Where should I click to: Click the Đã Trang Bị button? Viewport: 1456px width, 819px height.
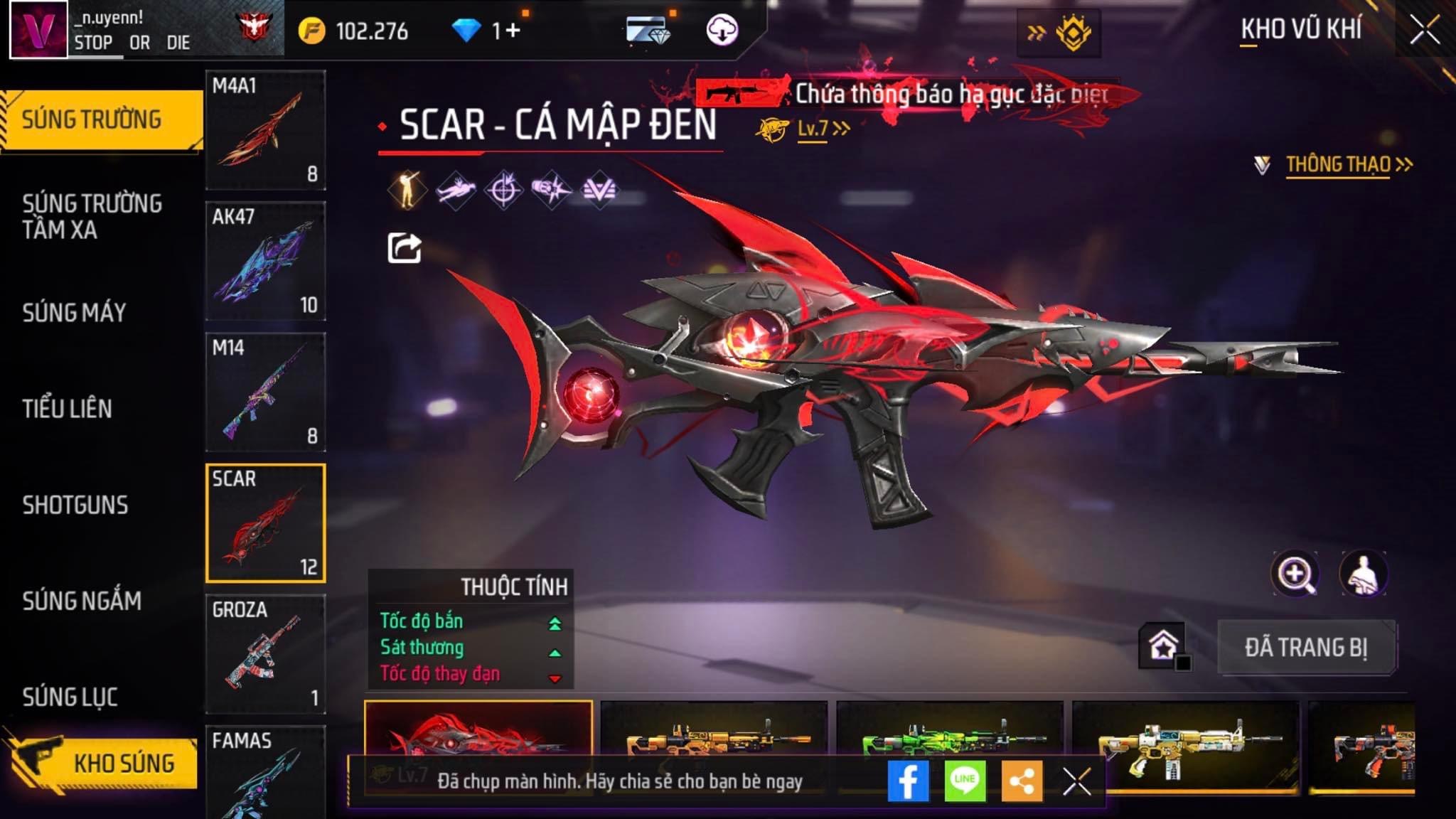pyautogui.click(x=1306, y=648)
